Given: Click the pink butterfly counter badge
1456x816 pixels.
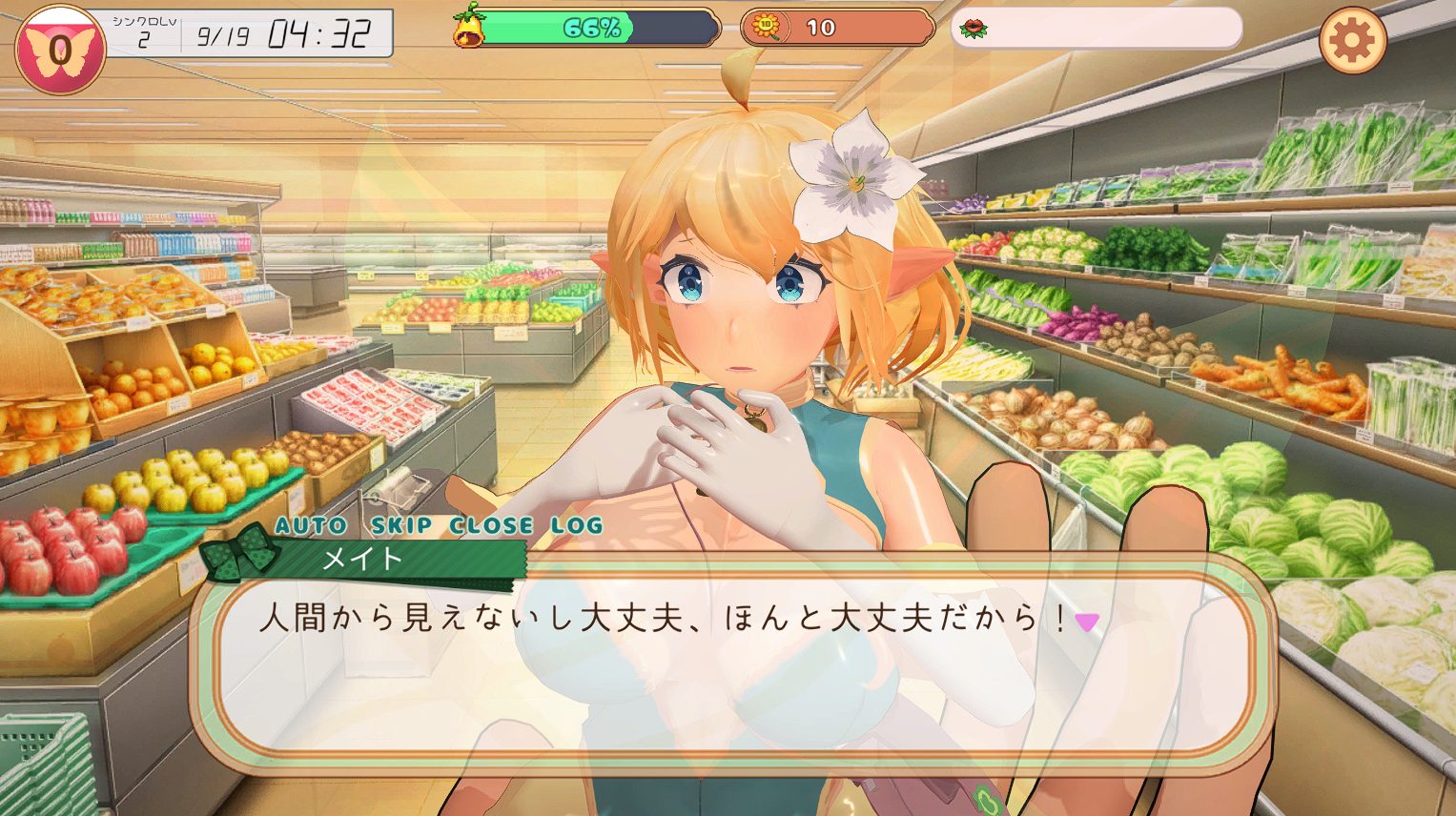Looking at the screenshot, I should point(59,50).
